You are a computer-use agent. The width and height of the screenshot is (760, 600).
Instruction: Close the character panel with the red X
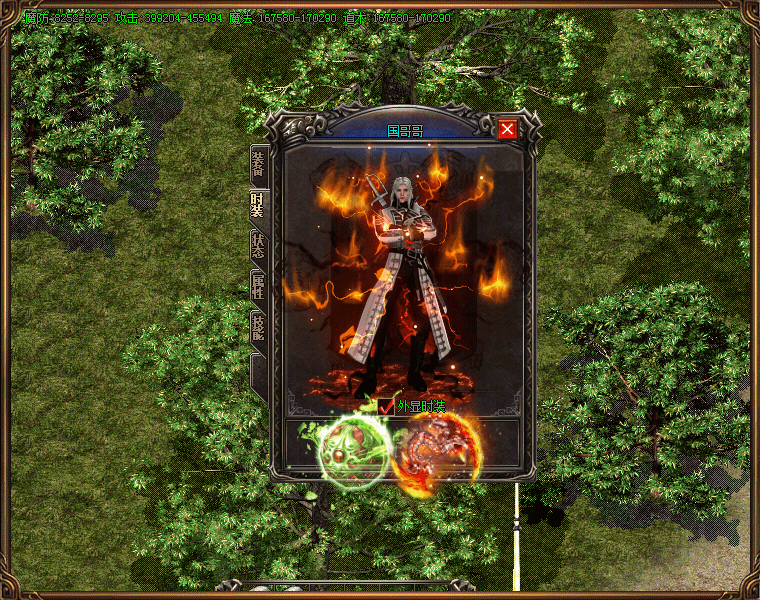[507, 129]
